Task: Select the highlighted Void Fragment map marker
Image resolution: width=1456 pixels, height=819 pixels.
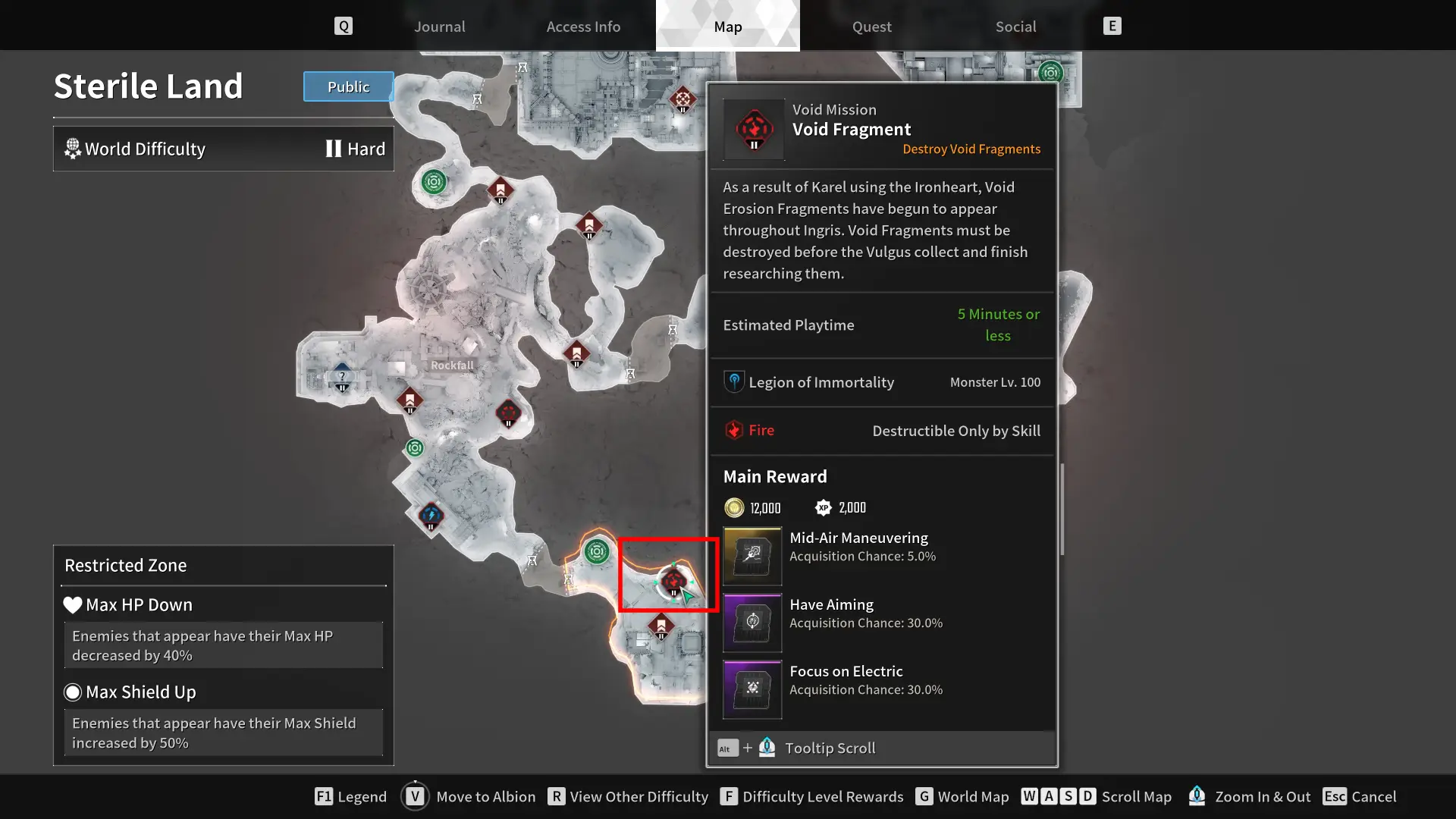Action: [x=673, y=582]
